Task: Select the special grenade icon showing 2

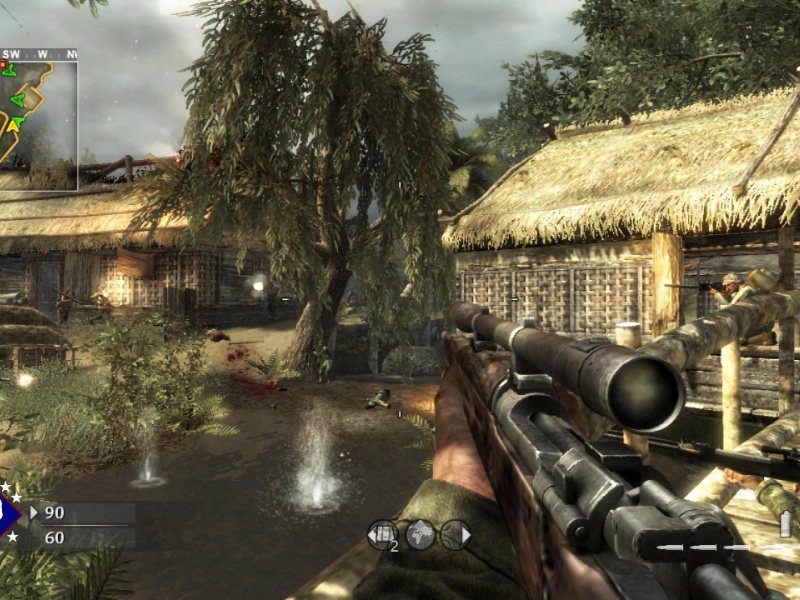Action: point(382,535)
